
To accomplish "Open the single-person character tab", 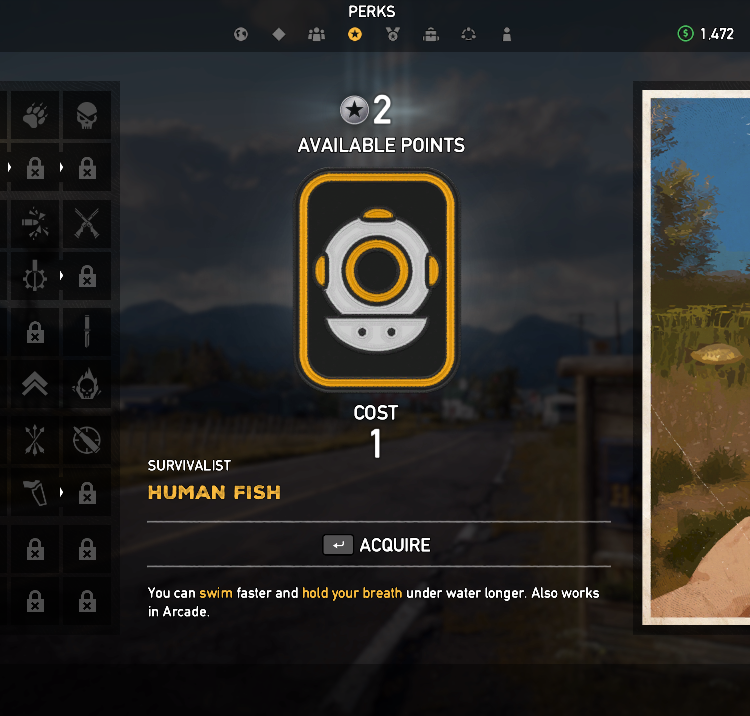I will pos(507,35).
